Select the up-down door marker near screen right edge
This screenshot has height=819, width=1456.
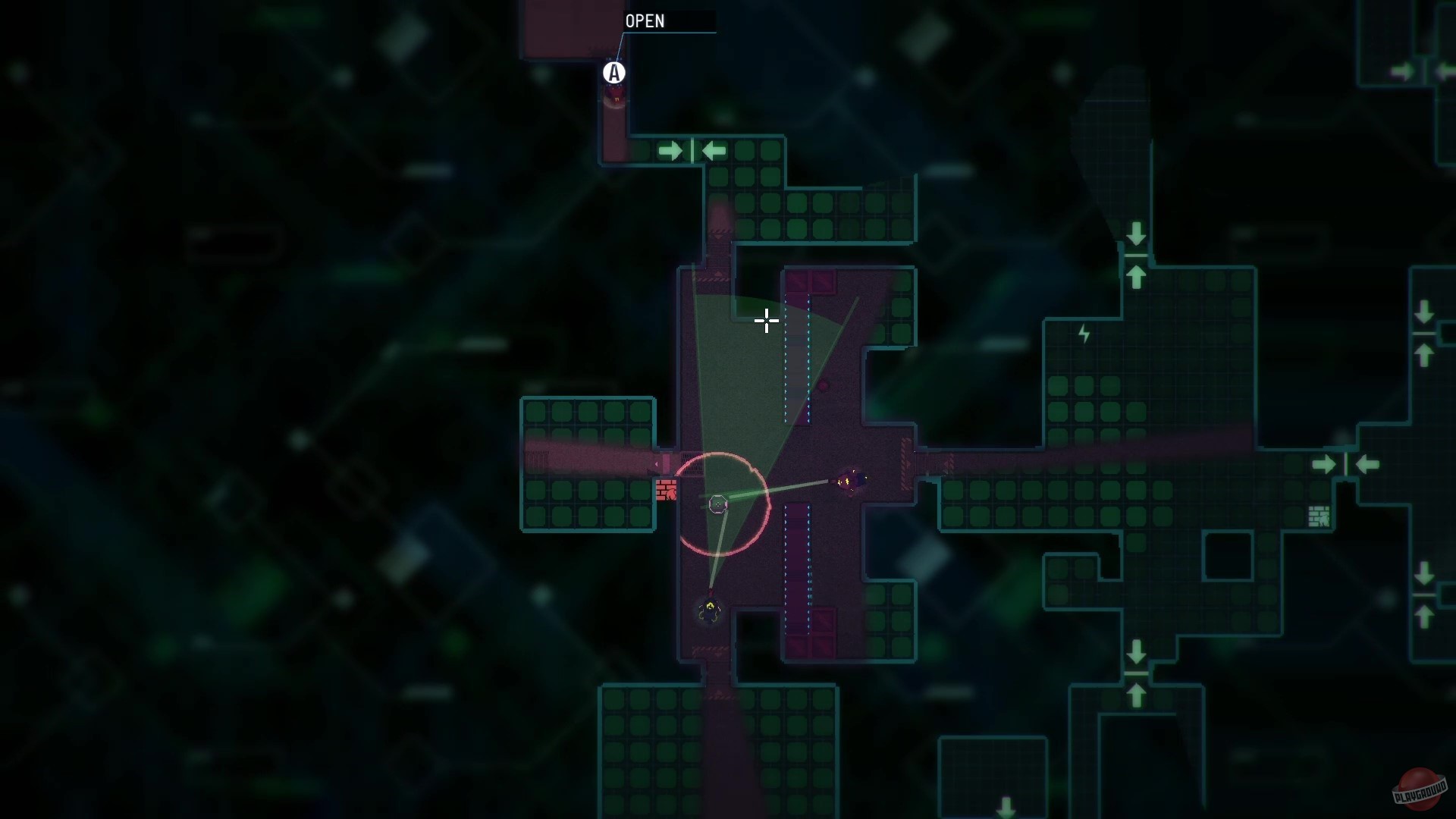pos(1424,334)
